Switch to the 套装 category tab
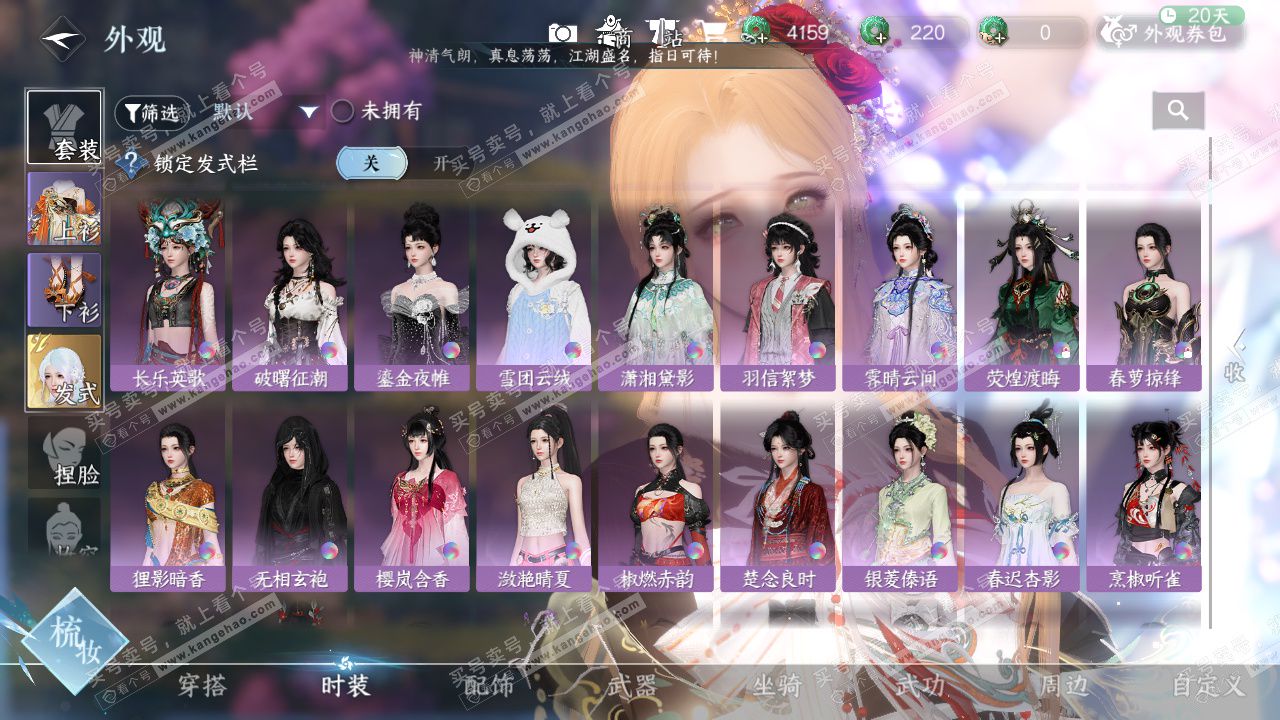Screen dimensions: 1280x720 point(65,128)
